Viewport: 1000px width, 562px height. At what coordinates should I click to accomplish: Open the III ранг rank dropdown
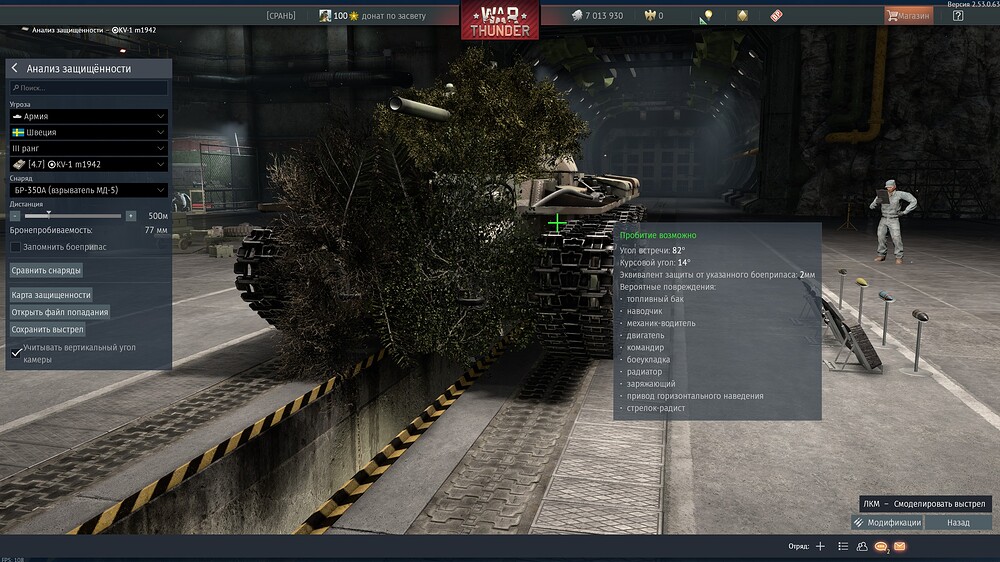(x=88, y=148)
